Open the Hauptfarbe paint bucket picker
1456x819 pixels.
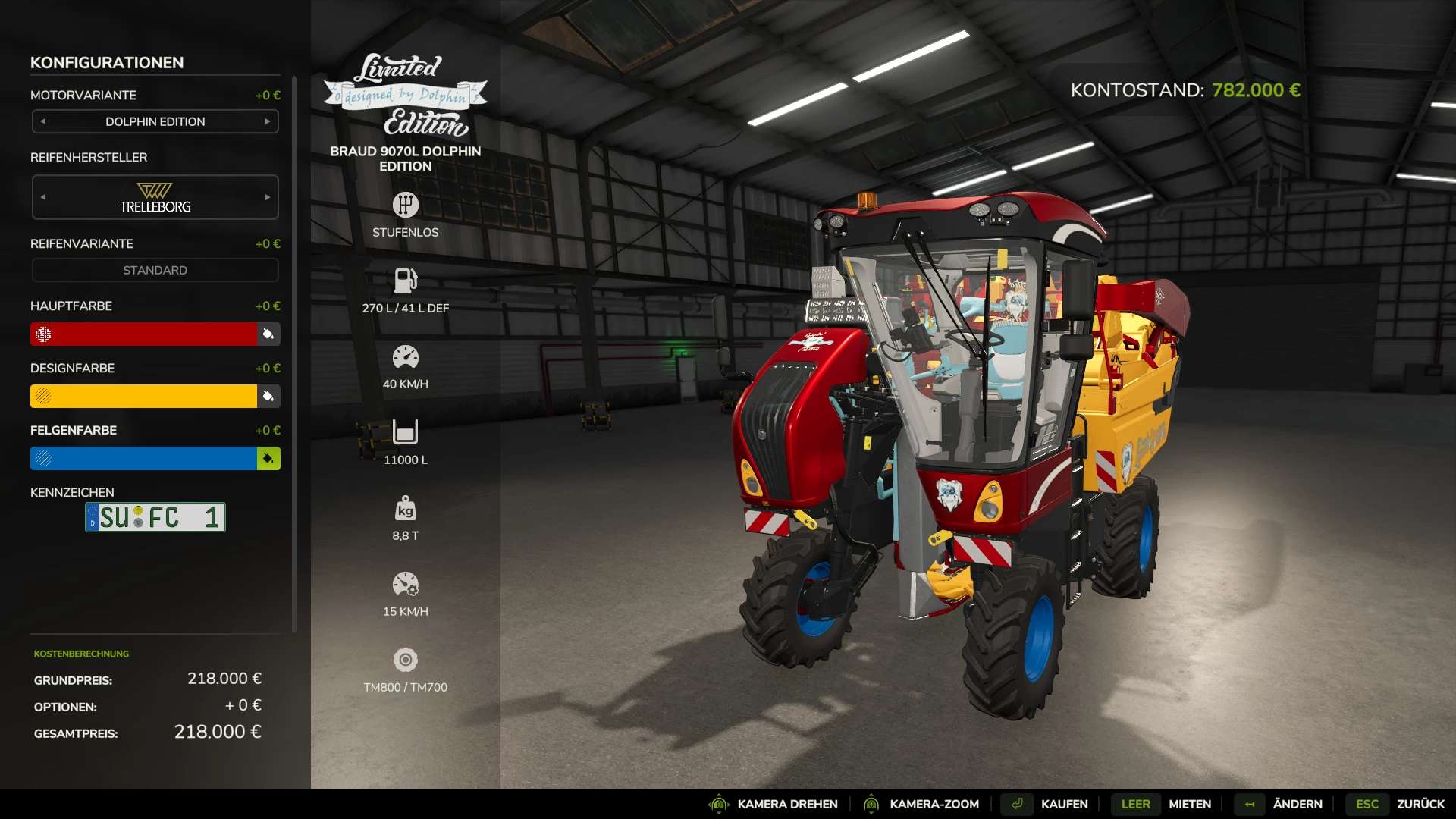coord(268,334)
